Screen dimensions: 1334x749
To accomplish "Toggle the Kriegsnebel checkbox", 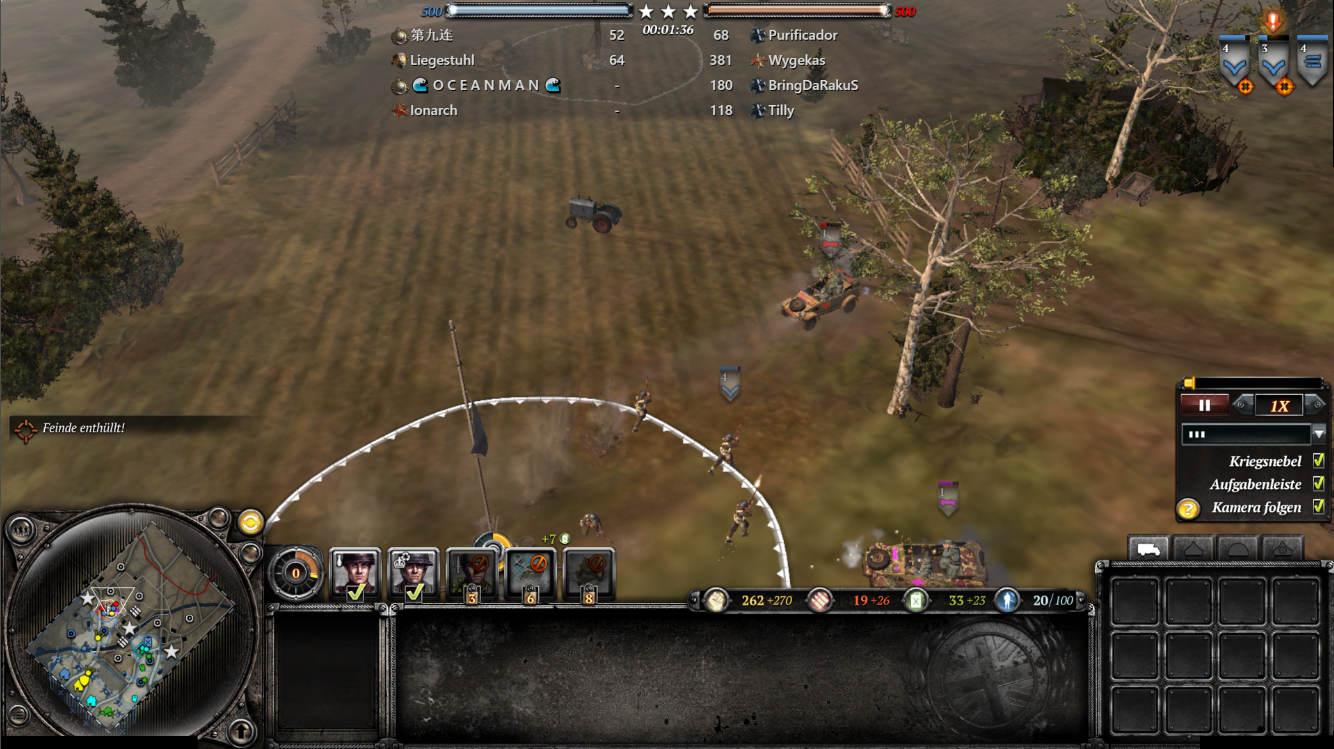I will (1318, 461).
